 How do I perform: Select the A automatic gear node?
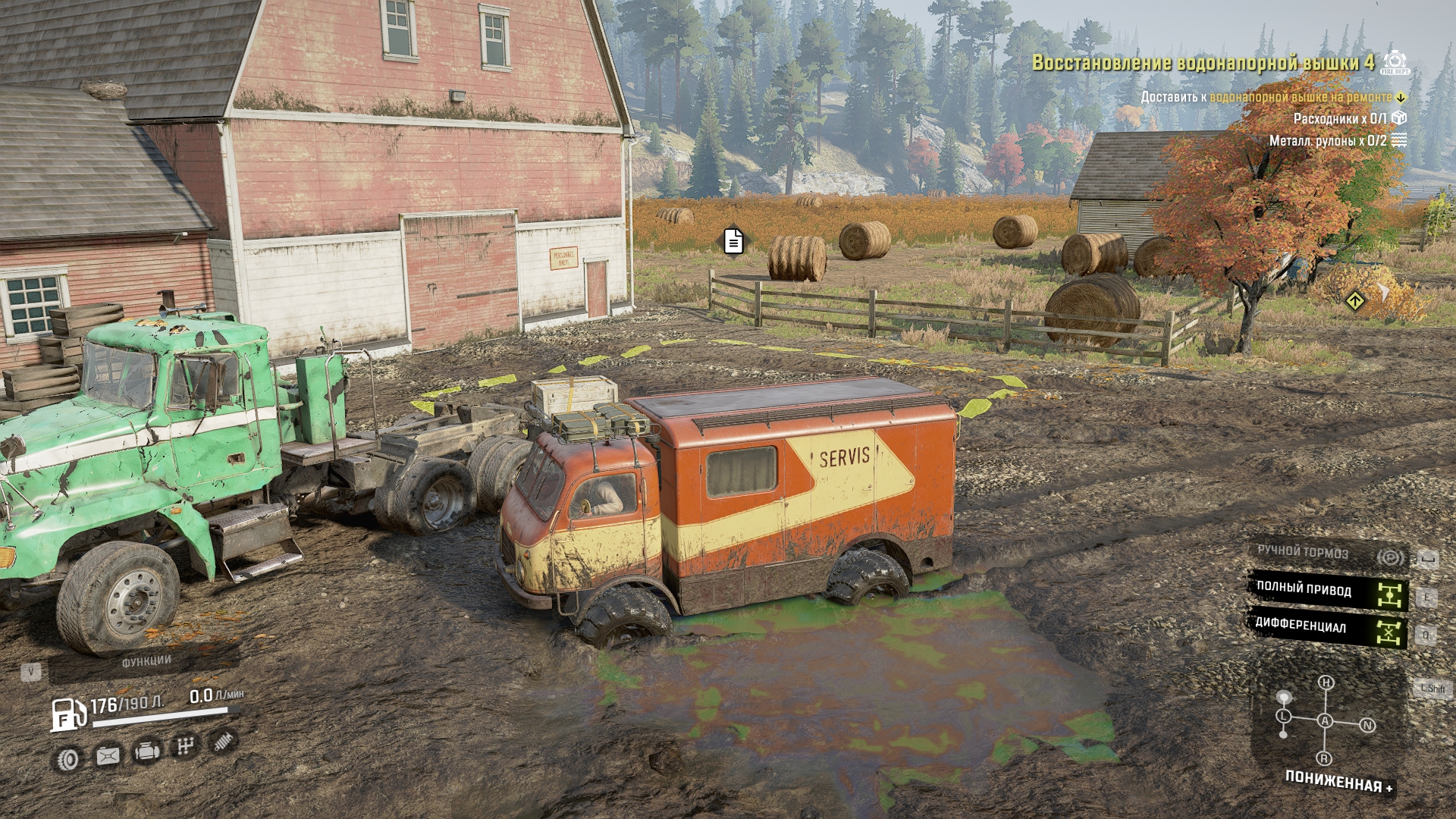(x=1325, y=720)
